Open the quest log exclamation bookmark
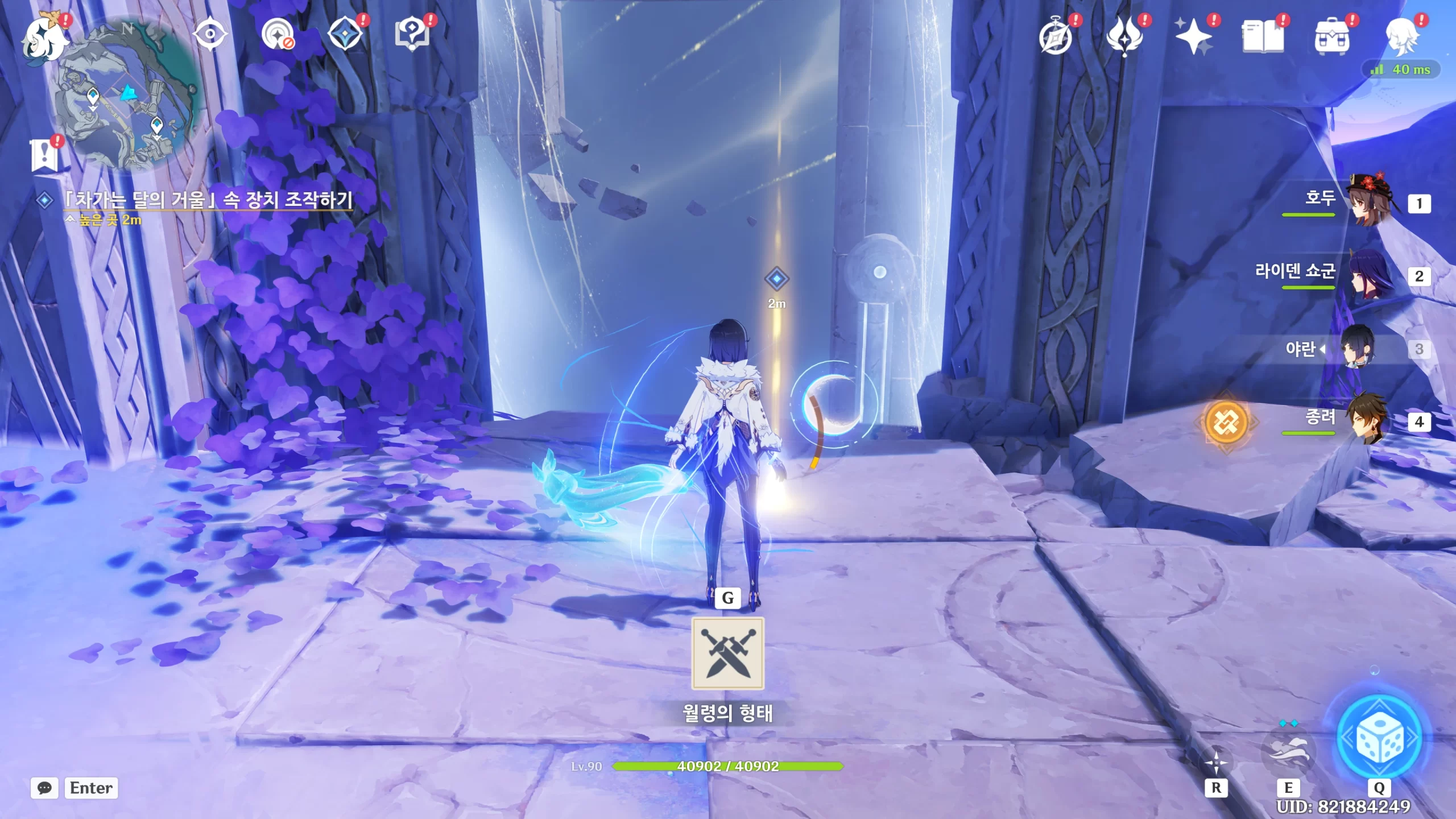 (44, 154)
